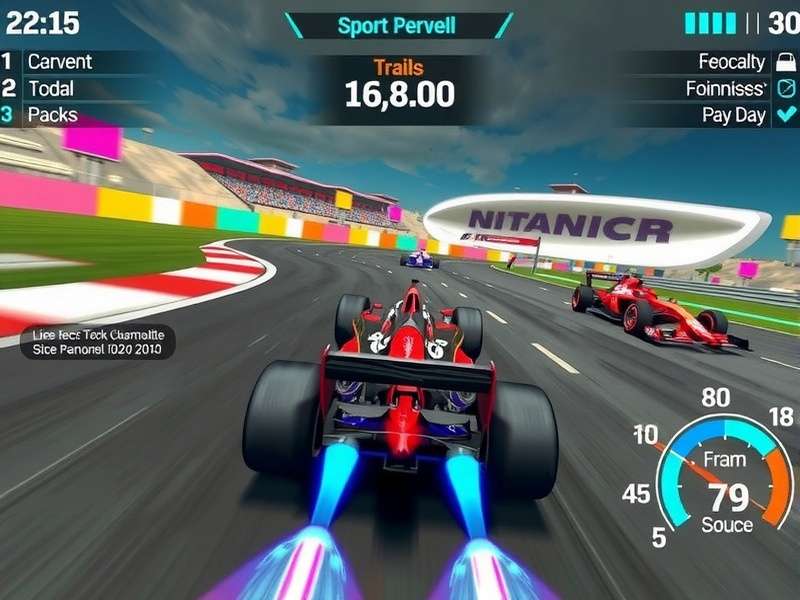Select the Pay Day entry

click(x=733, y=115)
